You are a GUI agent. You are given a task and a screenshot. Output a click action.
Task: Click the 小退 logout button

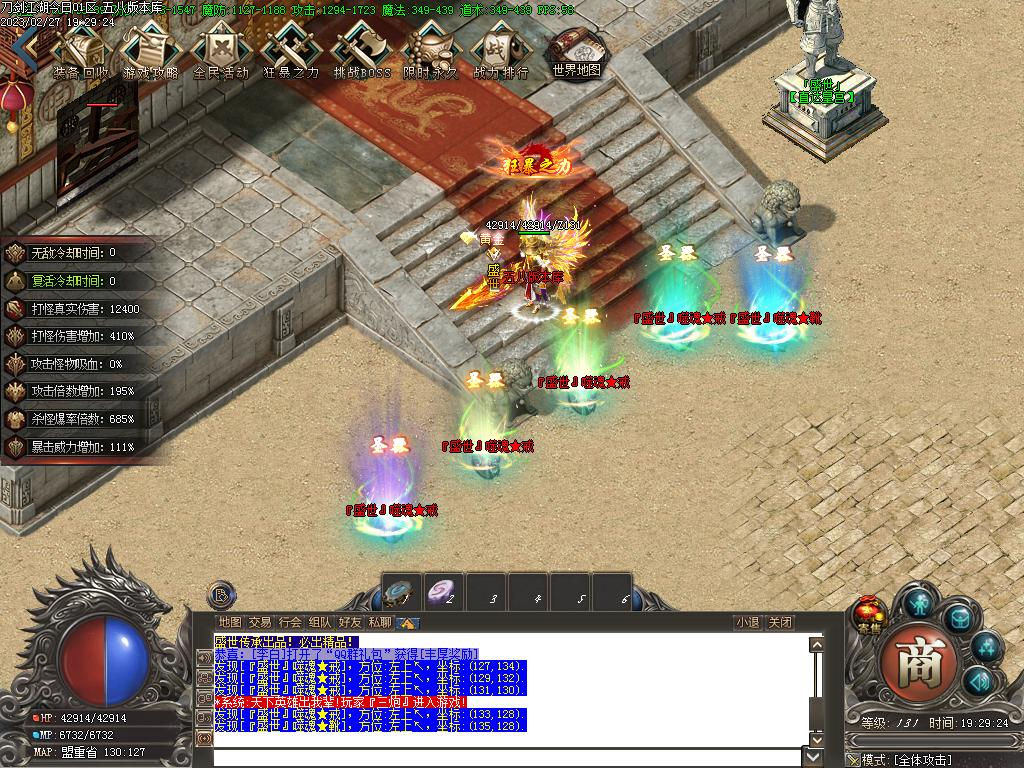tap(747, 622)
